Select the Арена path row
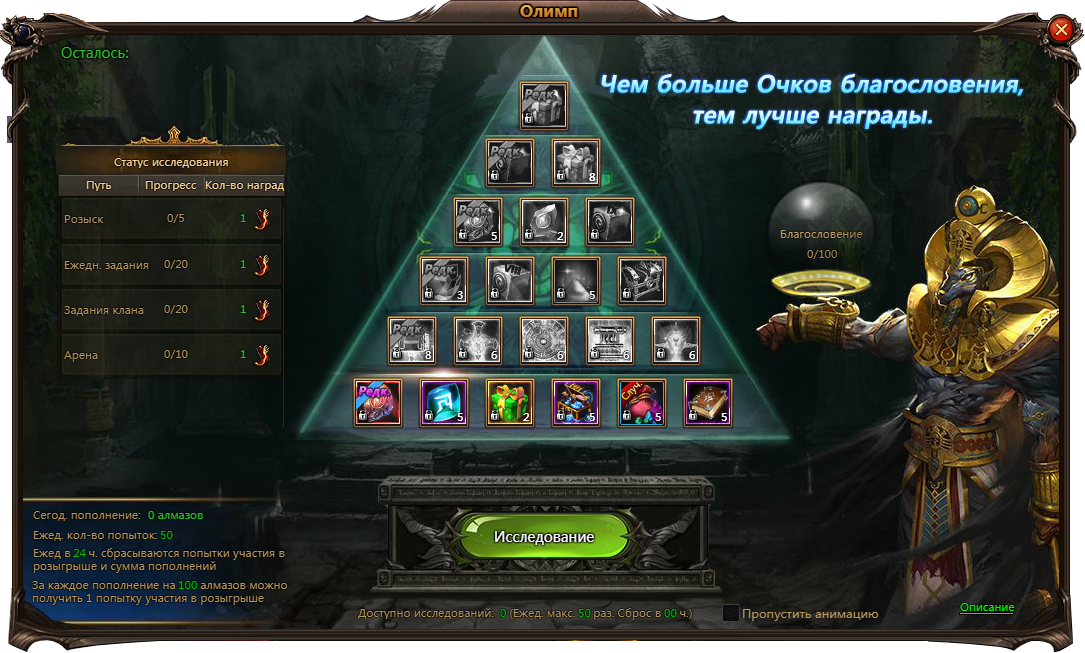This screenshot has height=653, width=1085. click(x=172, y=355)
